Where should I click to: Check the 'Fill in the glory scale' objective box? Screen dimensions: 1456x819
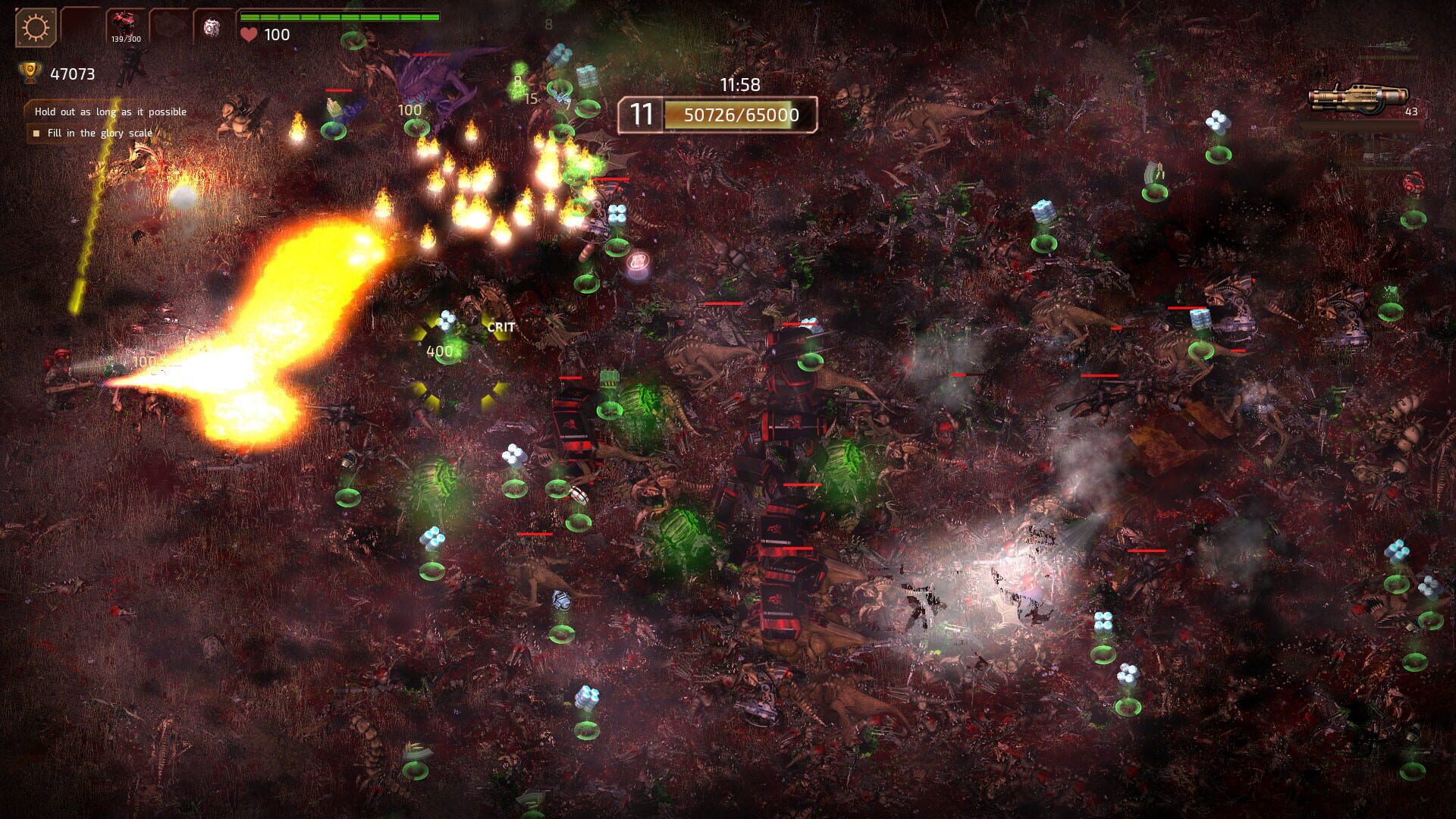[x=36, y=132]
